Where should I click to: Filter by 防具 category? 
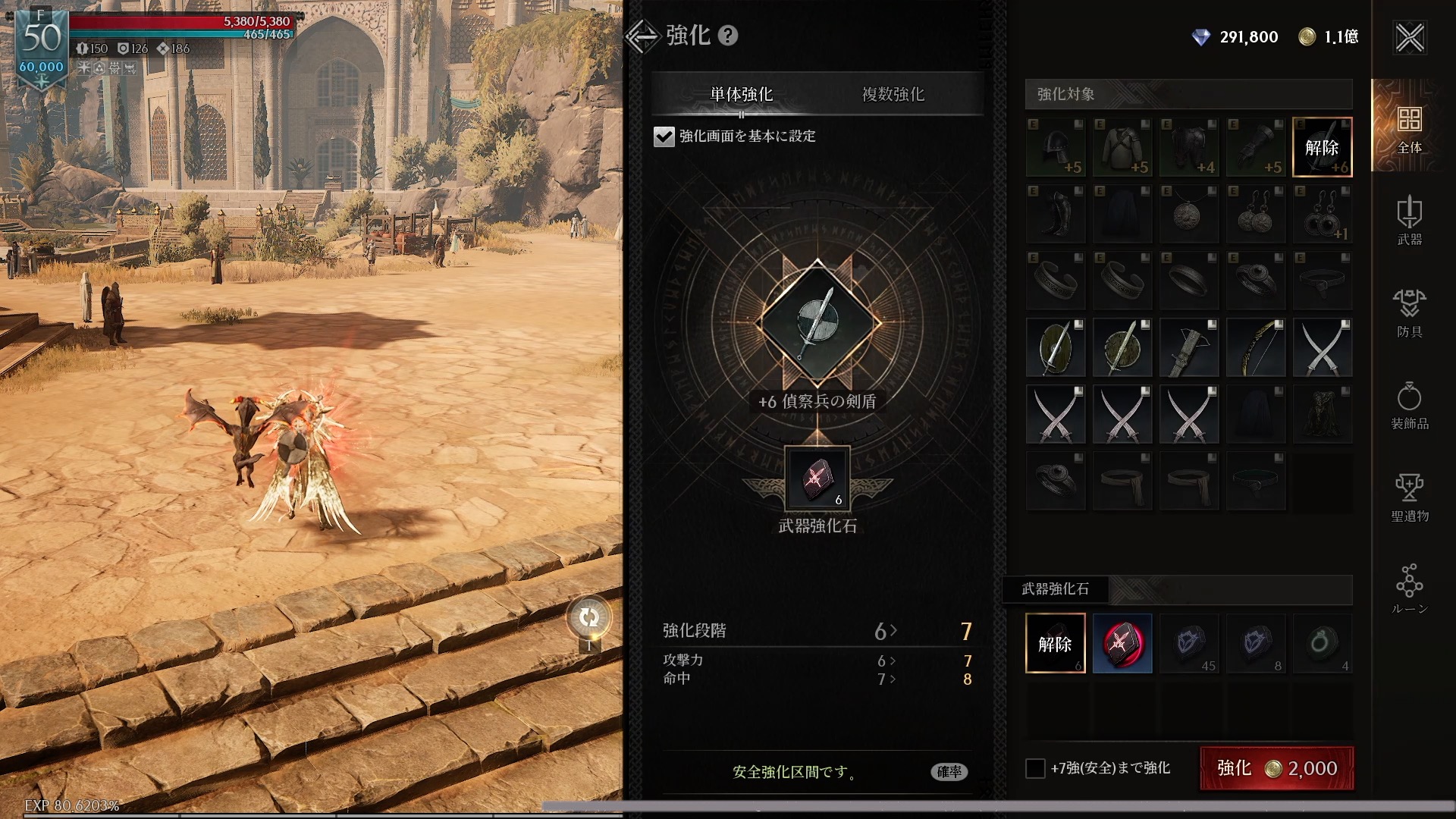point(1409,312)
